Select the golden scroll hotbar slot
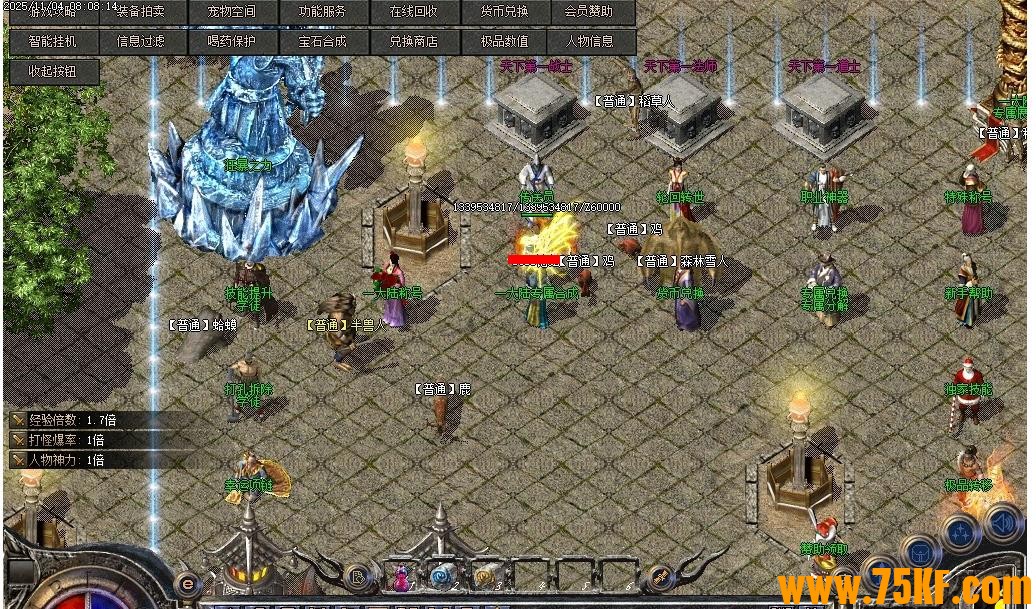 (x=486, y=576)
